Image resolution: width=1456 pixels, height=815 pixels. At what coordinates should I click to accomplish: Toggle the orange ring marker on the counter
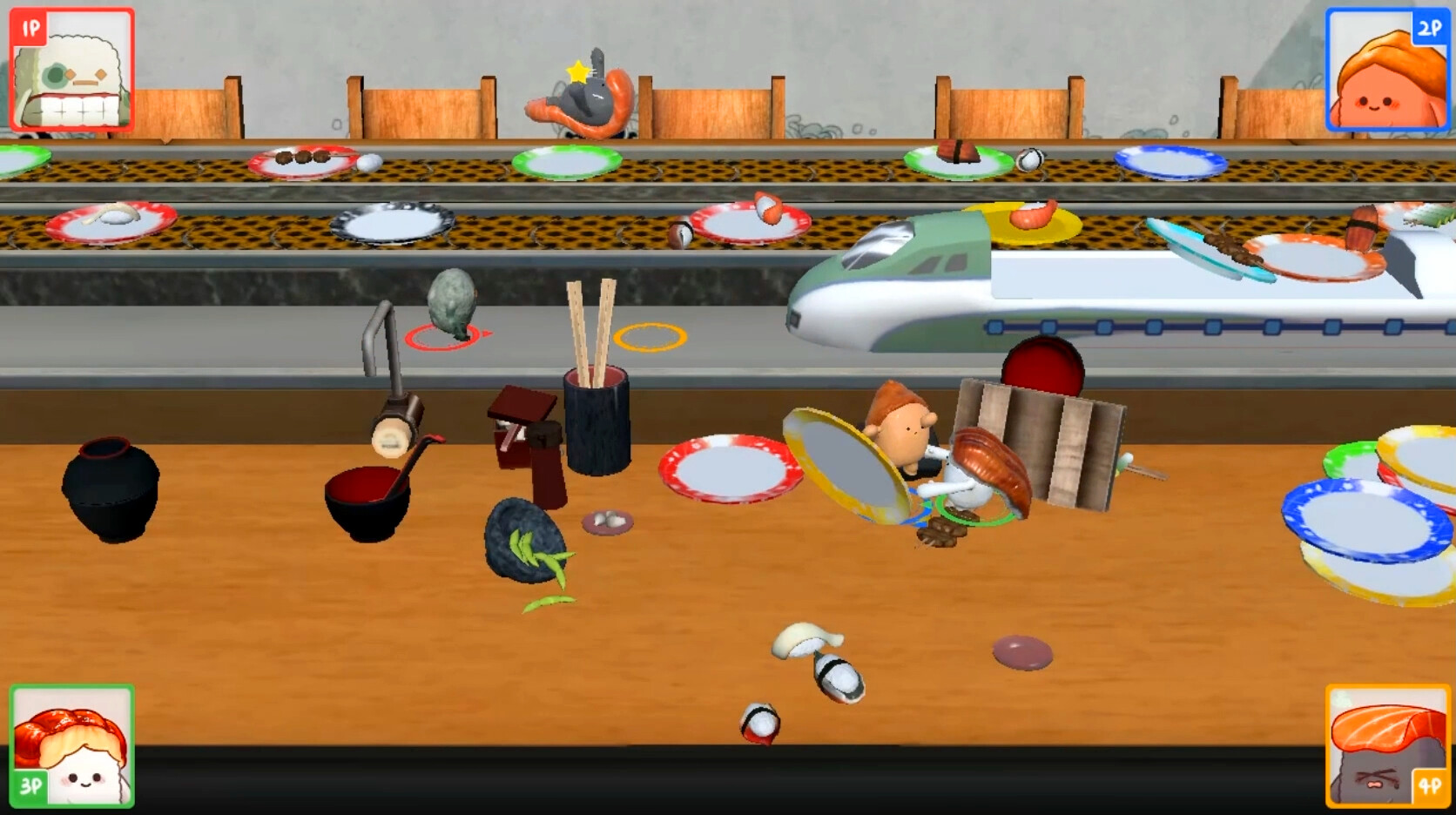click(649, 335)
